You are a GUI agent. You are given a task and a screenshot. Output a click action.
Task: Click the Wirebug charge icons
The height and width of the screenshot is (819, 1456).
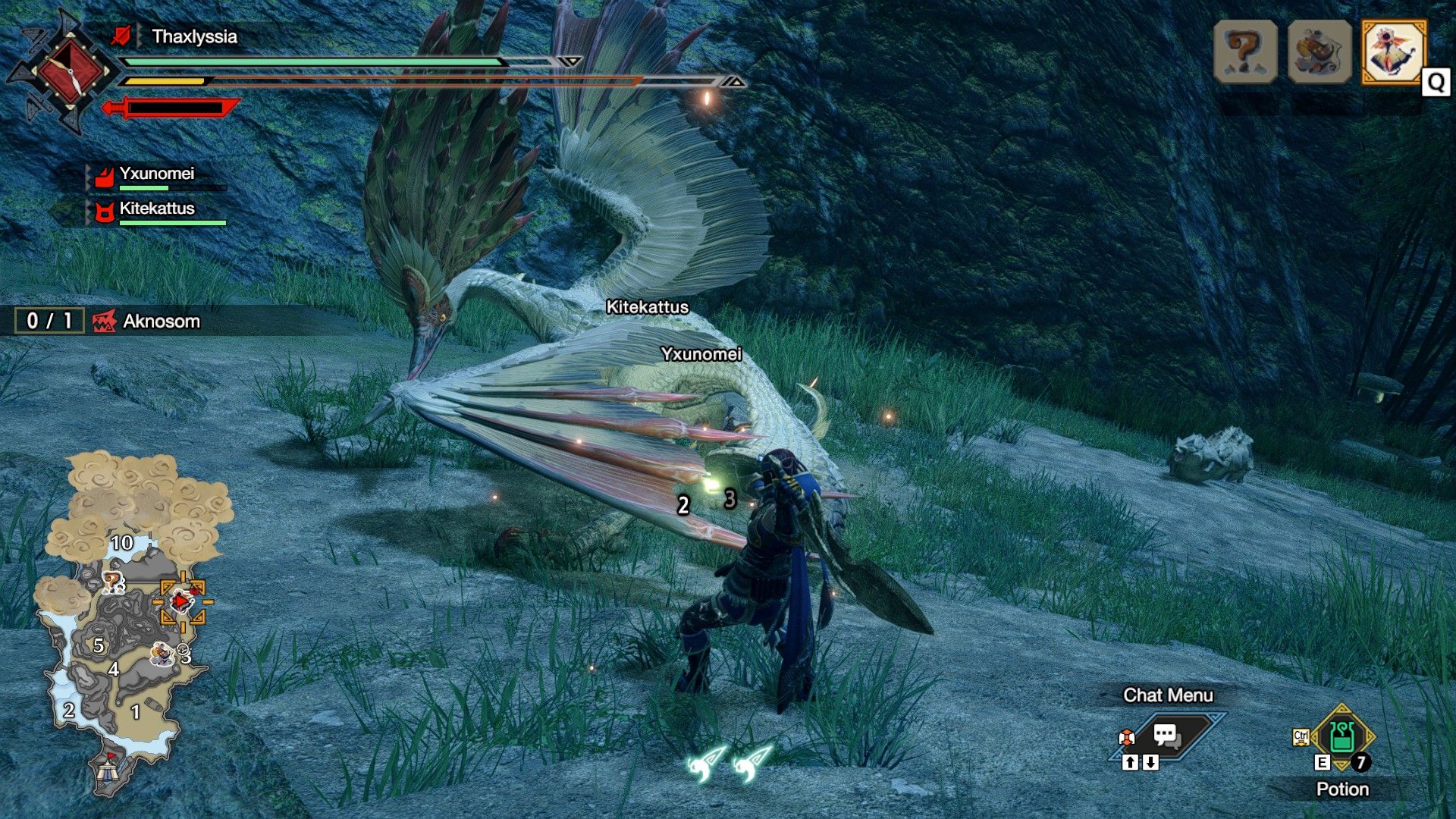point(728,762)
